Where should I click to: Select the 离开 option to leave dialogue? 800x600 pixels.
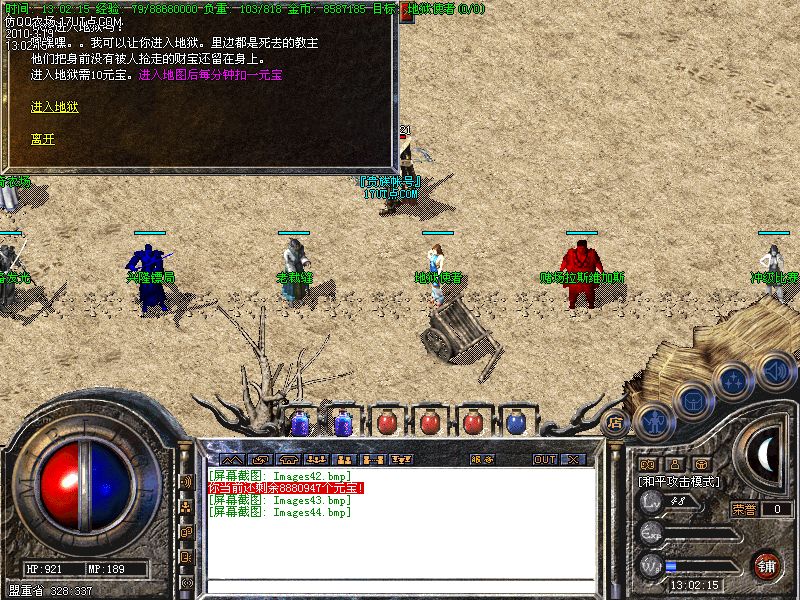click(x=42, y=139)
